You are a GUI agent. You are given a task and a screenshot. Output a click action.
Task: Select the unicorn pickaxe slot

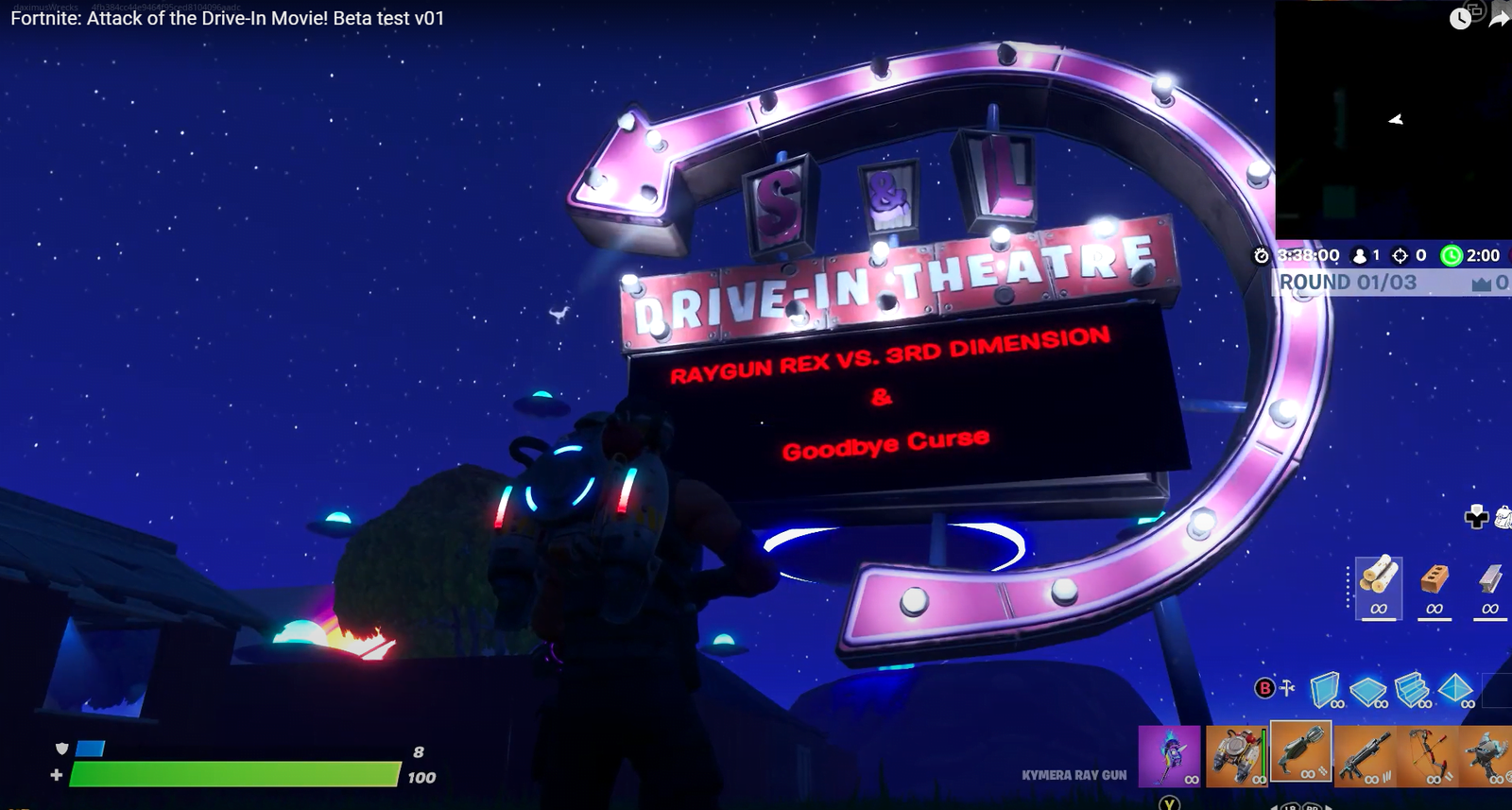point(1169,755)
